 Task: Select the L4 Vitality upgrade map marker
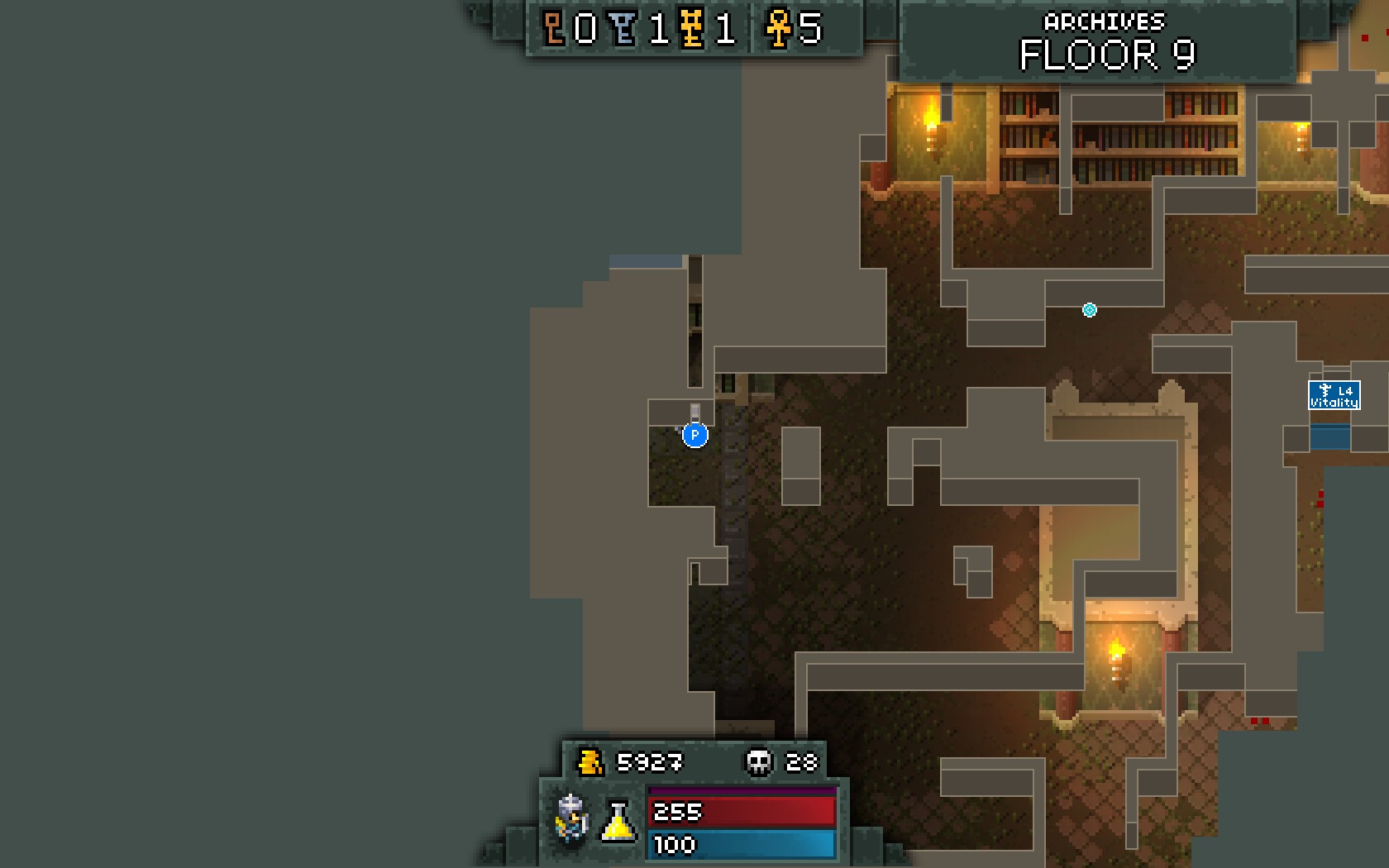click(x=1334, y=395)
